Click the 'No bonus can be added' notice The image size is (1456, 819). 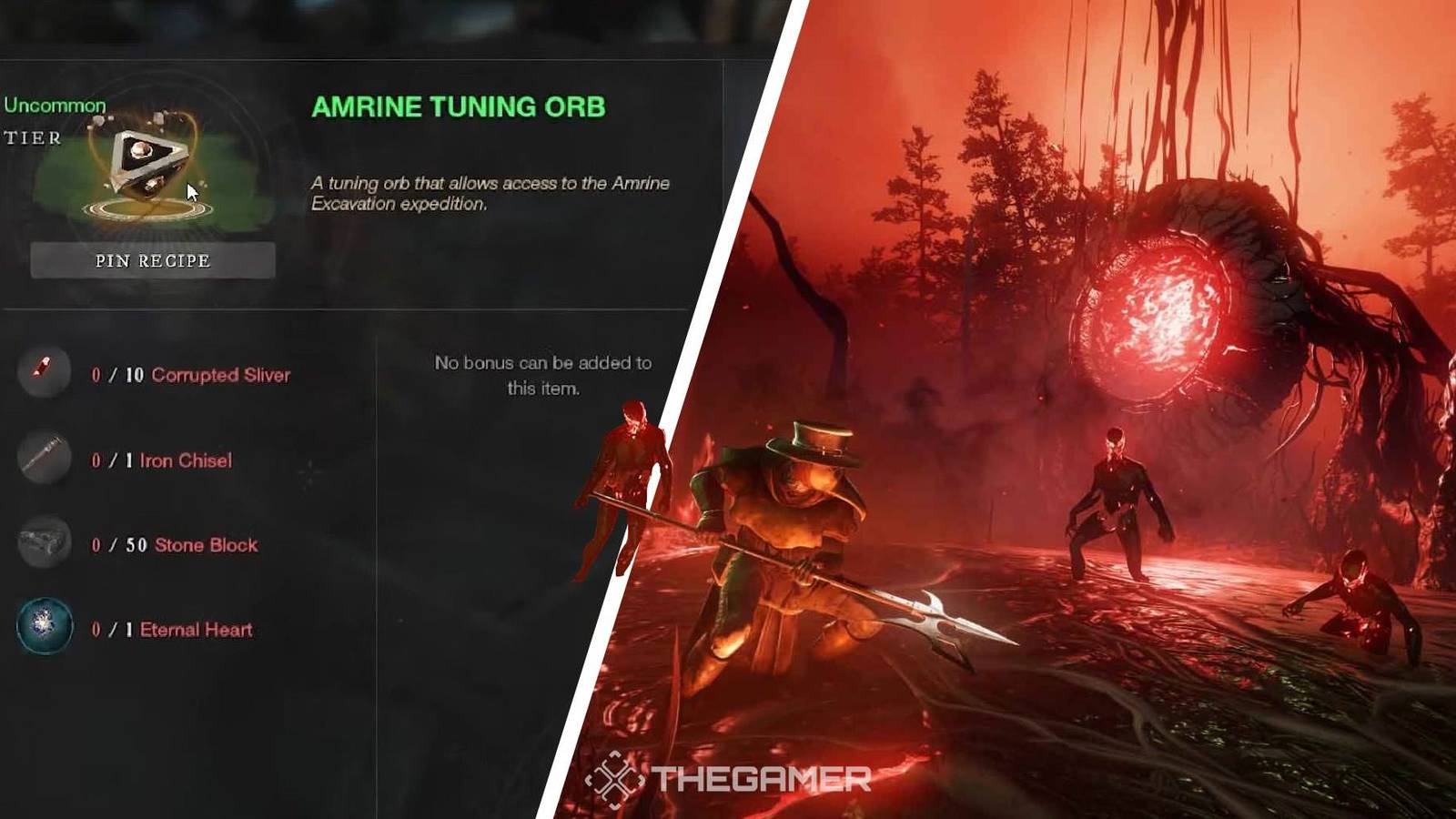pos(542,373)
